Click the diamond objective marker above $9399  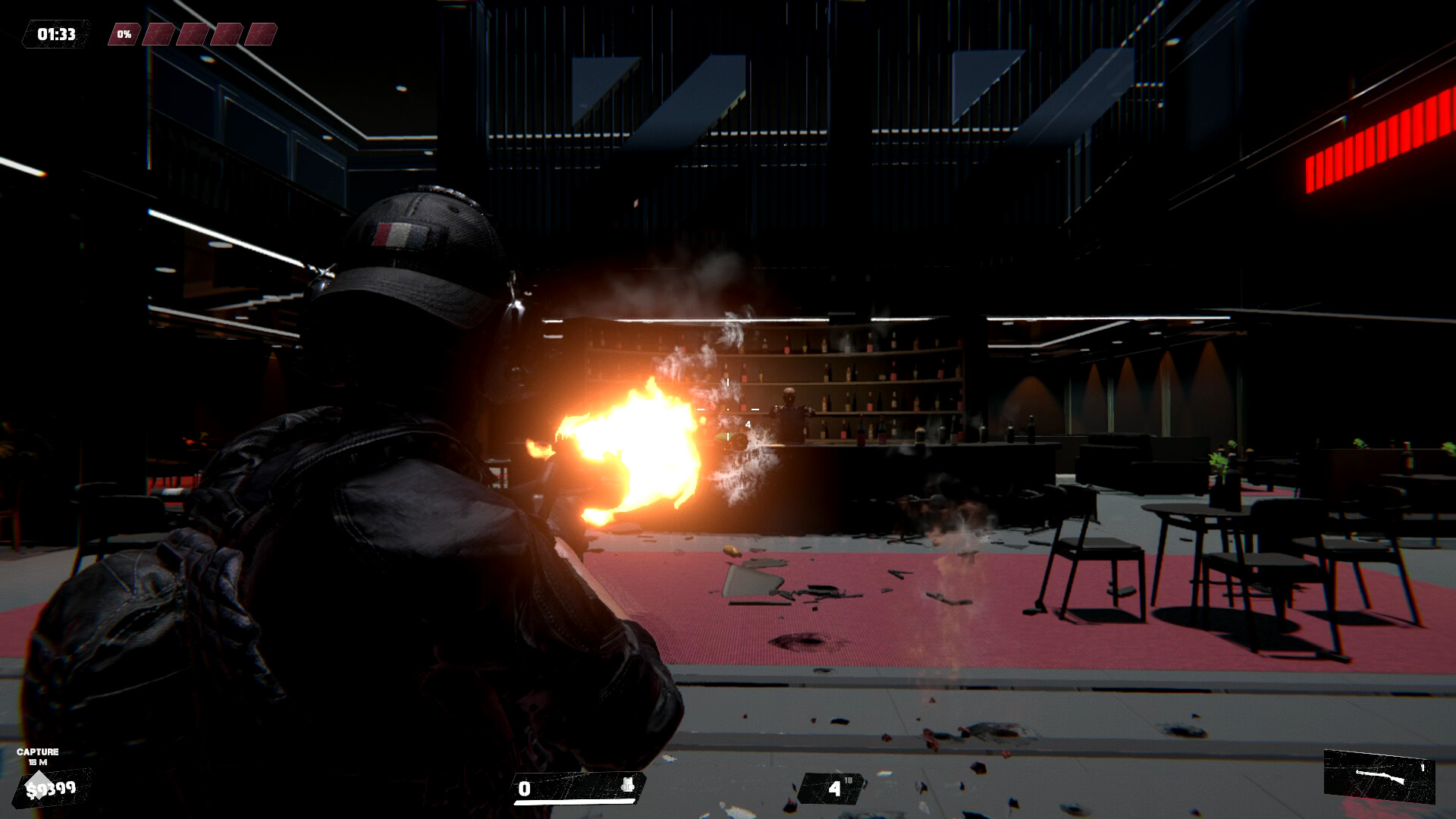tap(39, 785)
